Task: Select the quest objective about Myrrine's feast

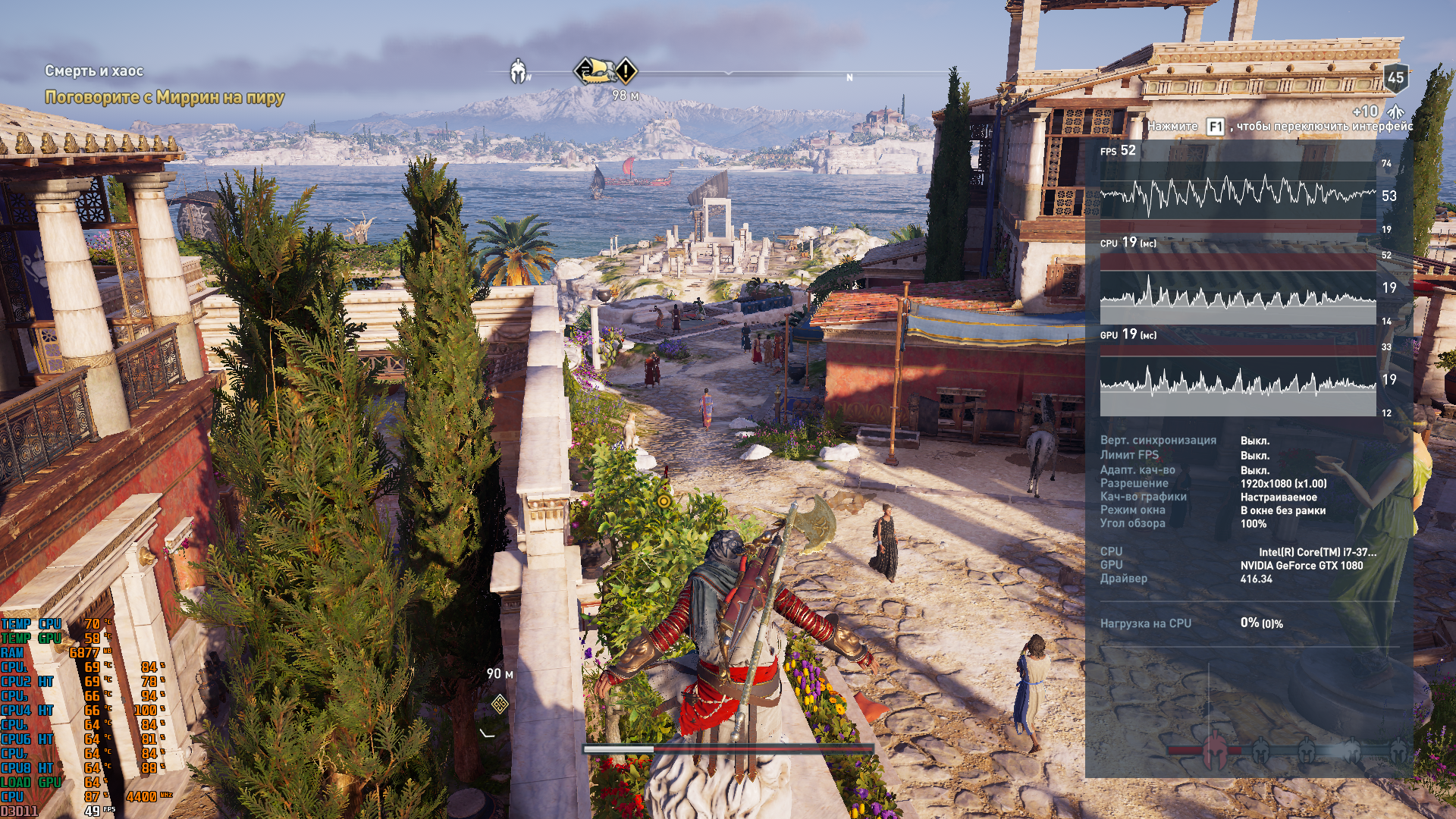Action: coord(165,97)
